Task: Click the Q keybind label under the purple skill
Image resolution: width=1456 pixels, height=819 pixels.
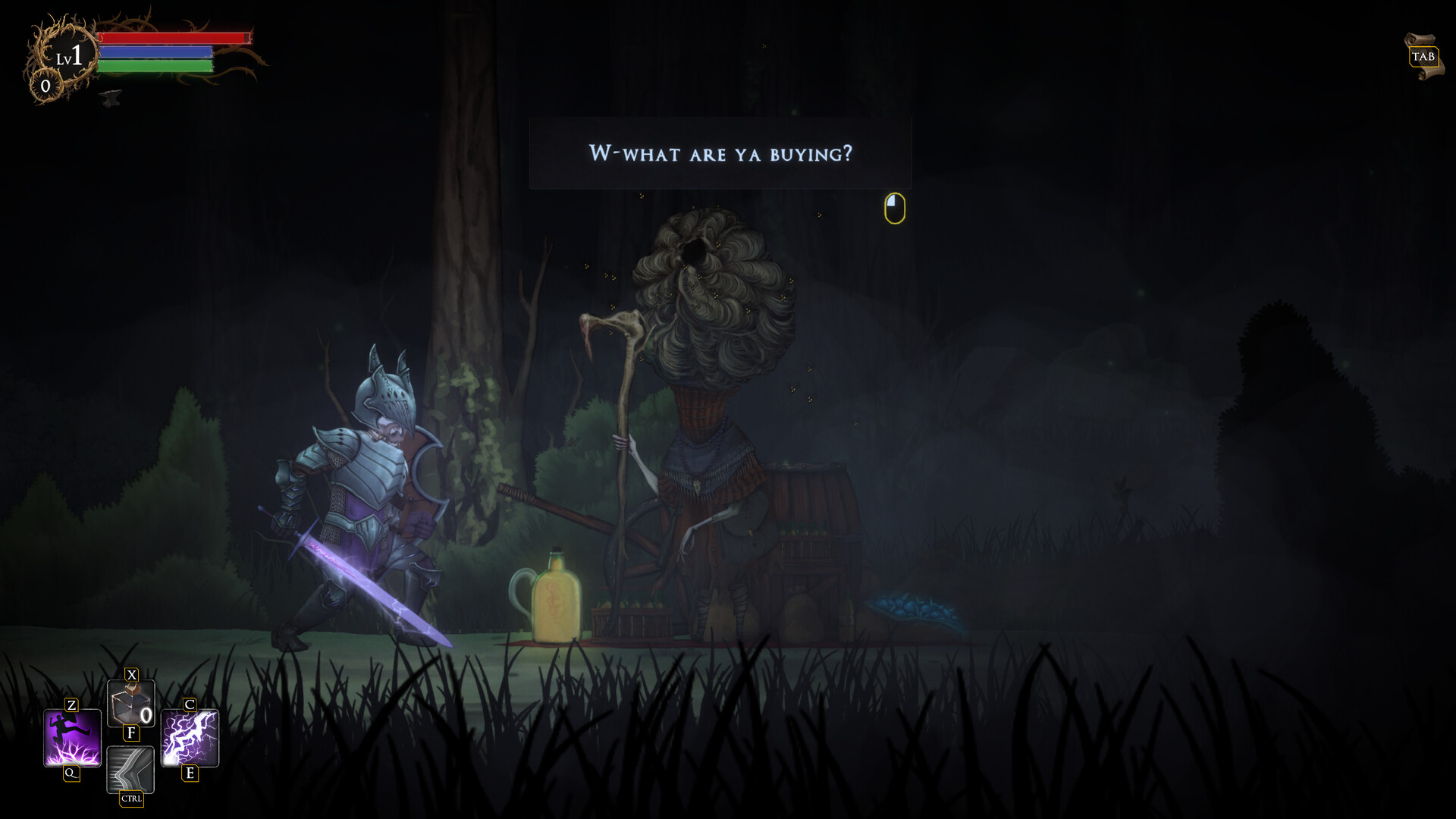Action: pos(70,773)
